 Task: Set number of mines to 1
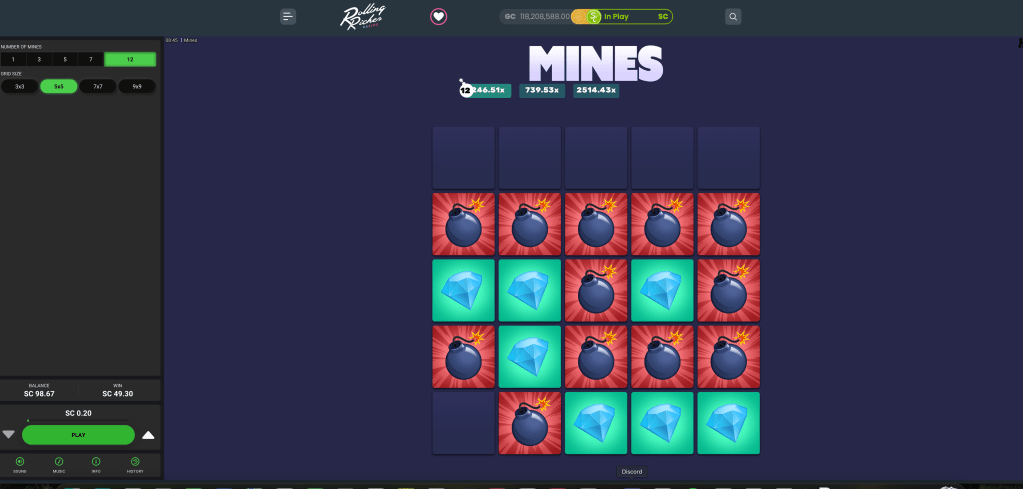point(14,60)
